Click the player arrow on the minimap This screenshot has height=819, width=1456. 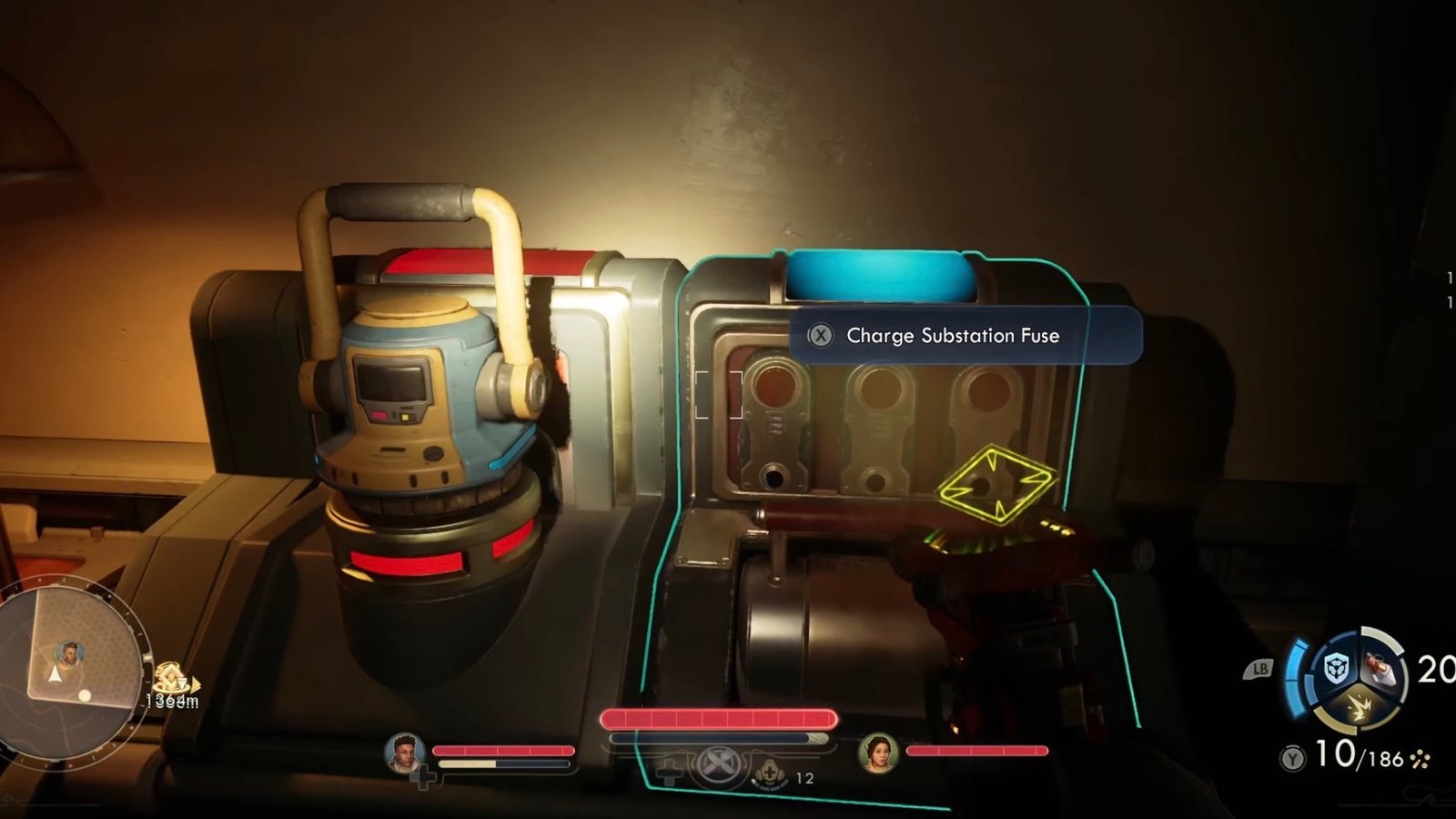56,672
